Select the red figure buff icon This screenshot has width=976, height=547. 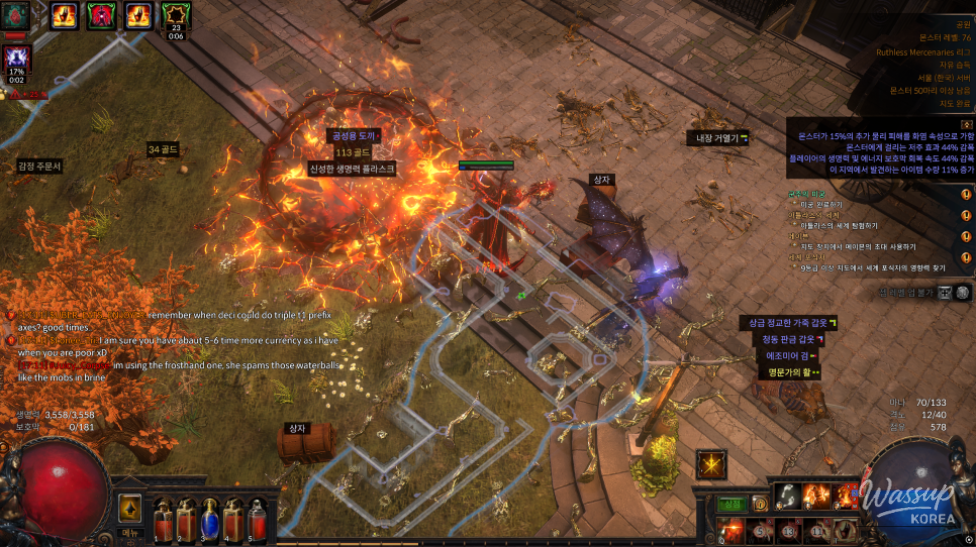click(x=101, y=15)
